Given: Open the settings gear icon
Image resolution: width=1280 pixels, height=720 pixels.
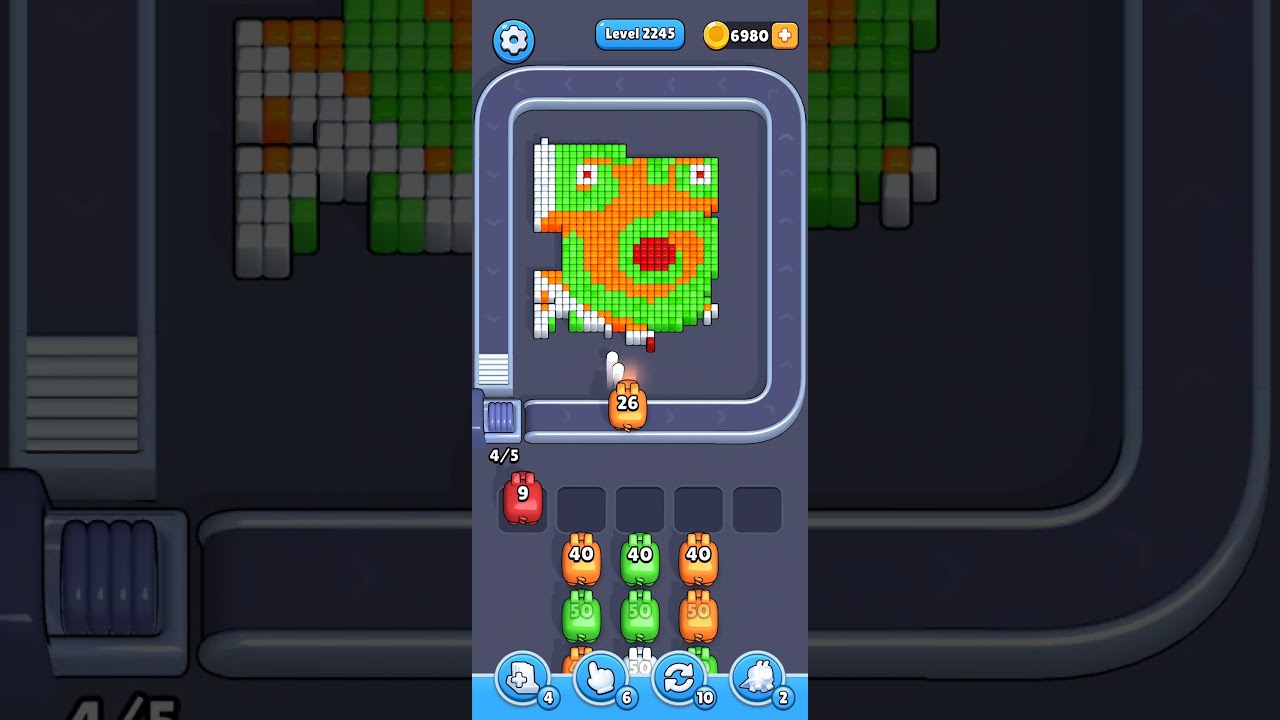Looking at the screenshot, I should (513, 41).
